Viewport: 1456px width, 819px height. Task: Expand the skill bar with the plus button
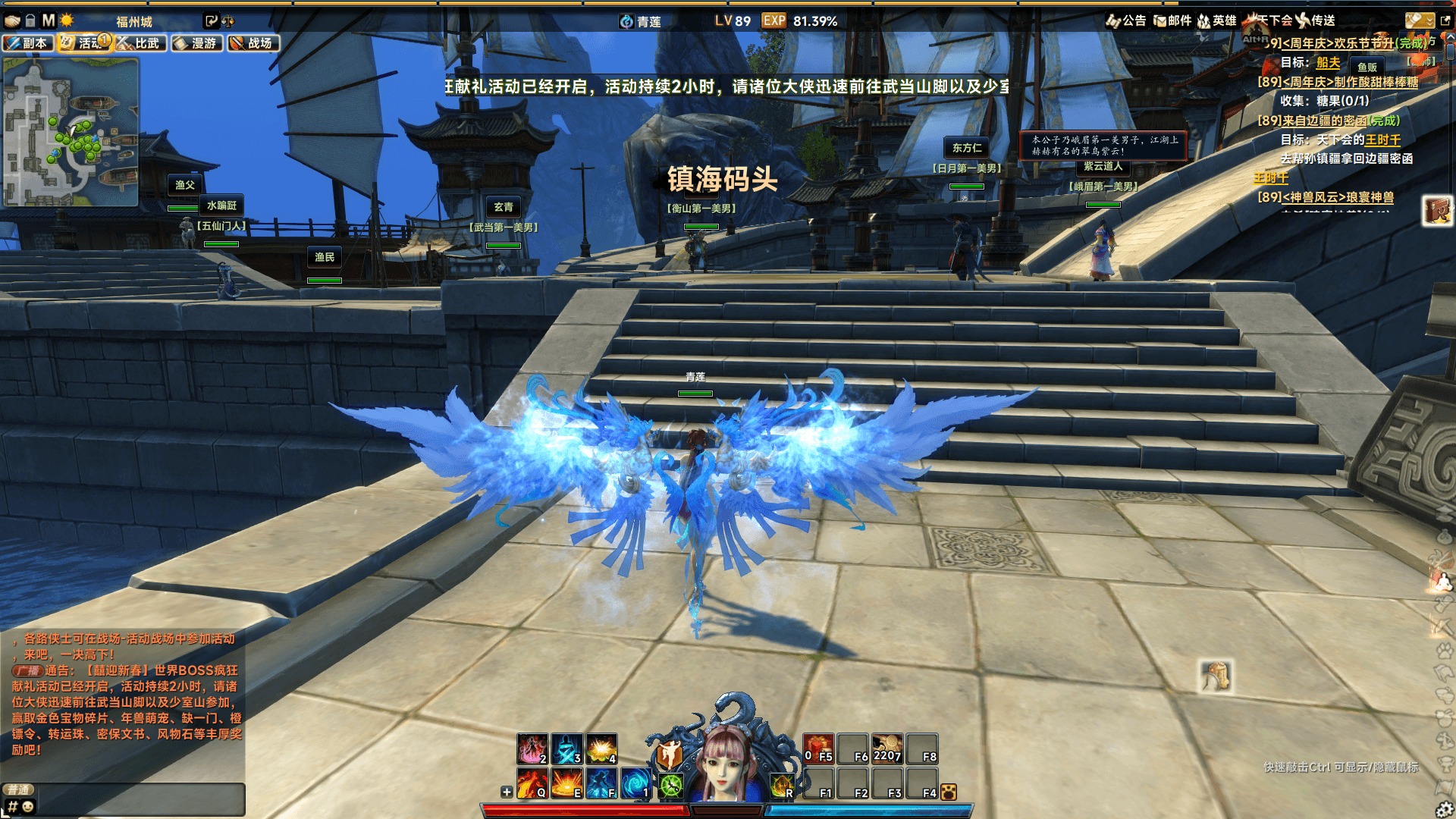click(507, 792)
